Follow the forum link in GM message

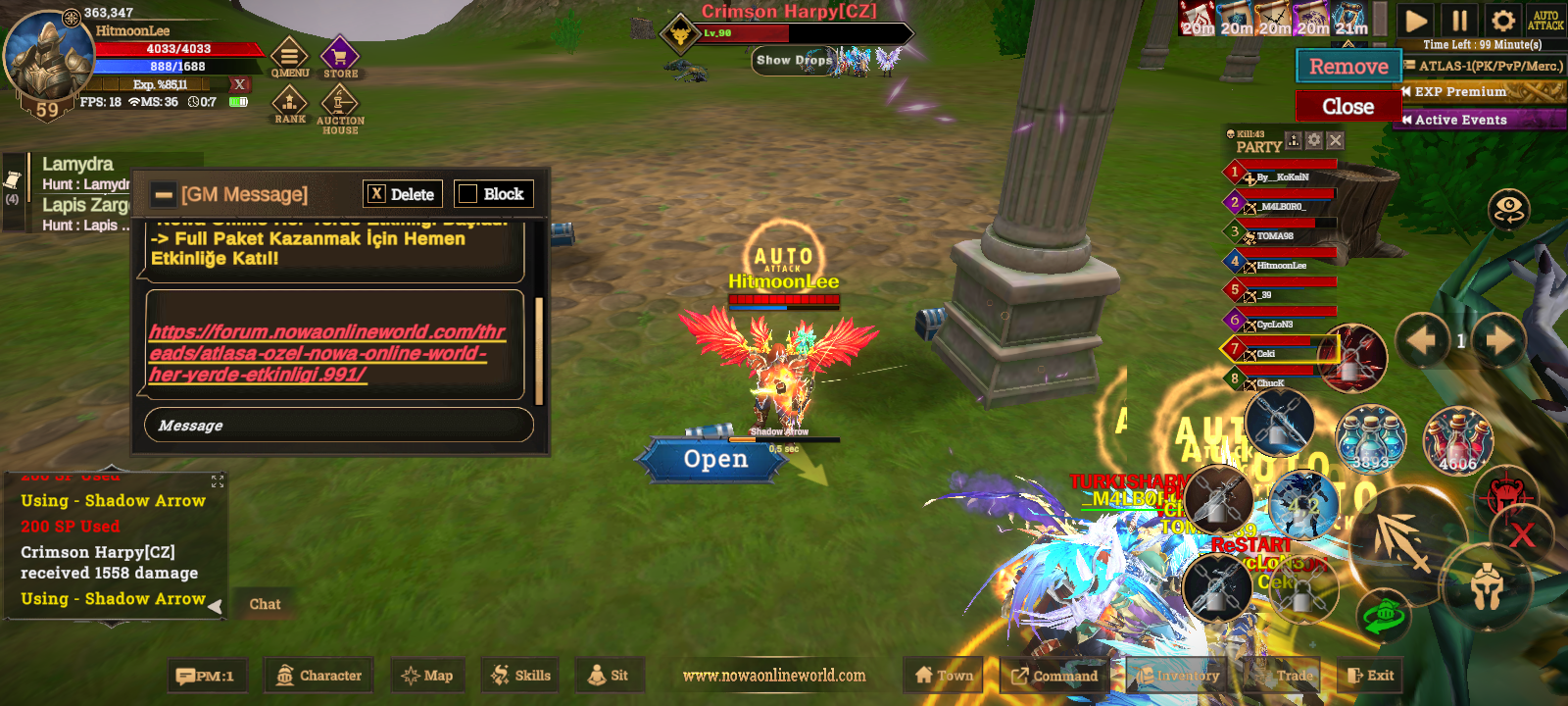326,353
